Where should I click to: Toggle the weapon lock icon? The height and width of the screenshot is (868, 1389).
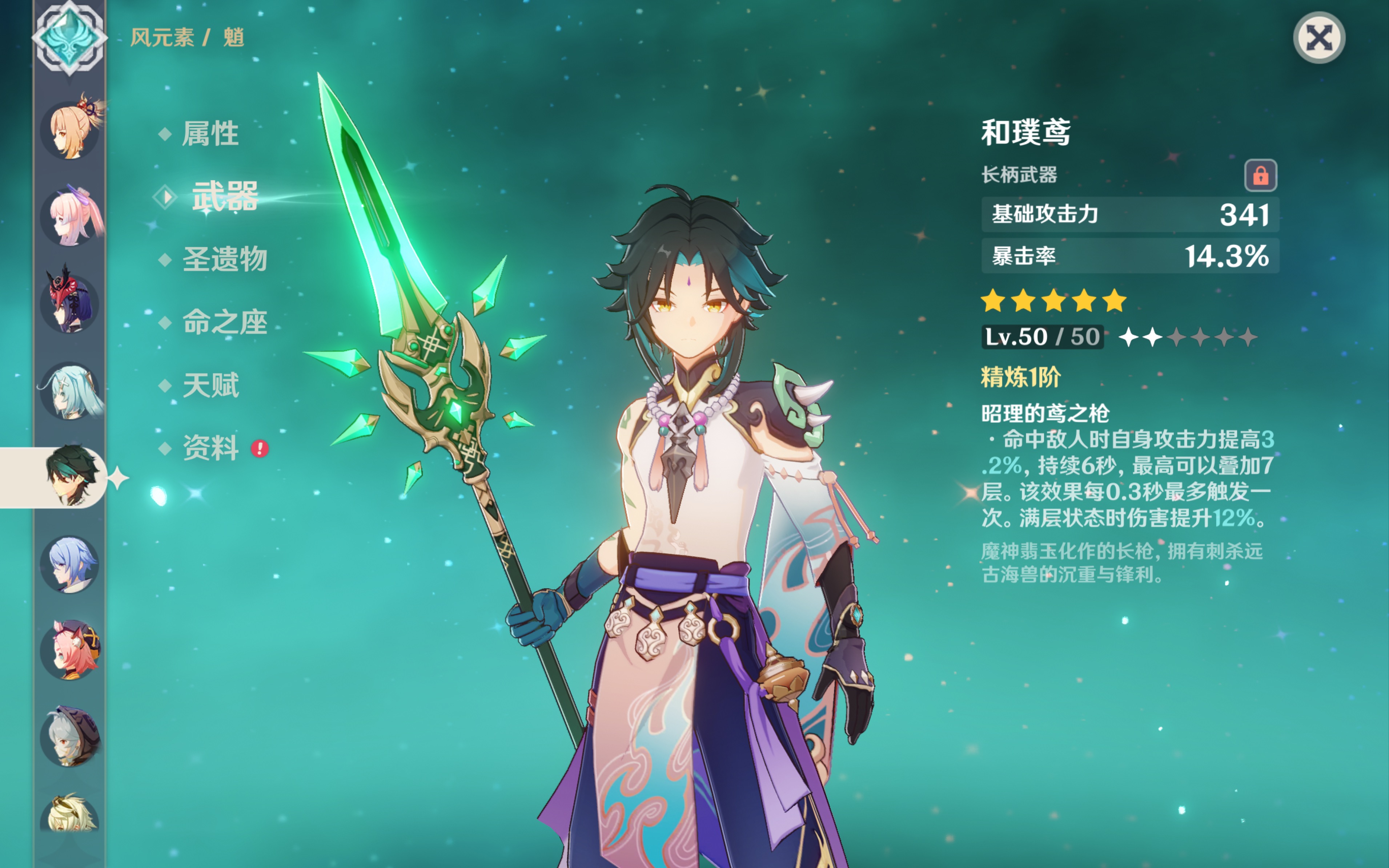[1260, 175]
